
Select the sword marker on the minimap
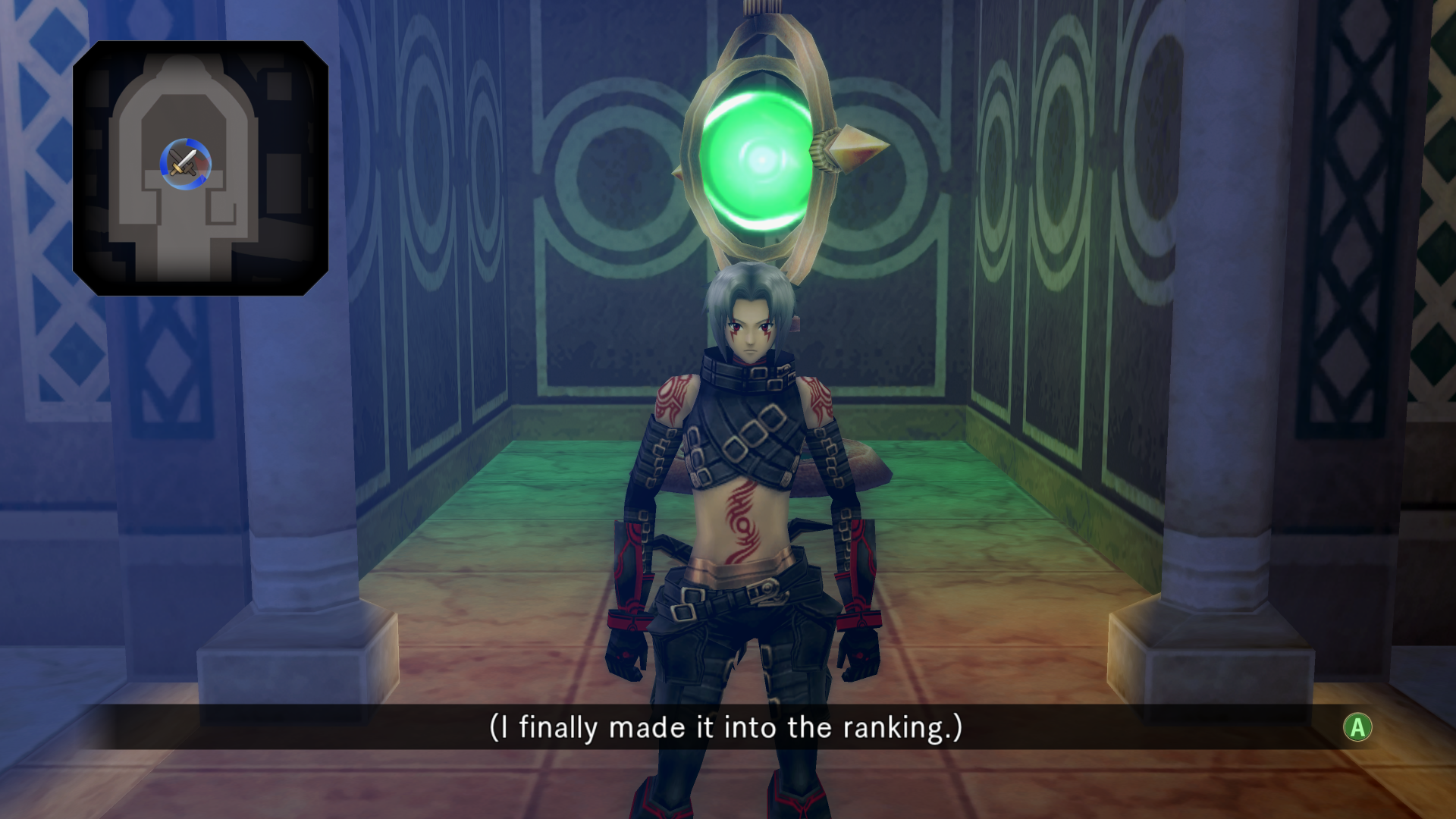pyautogui.click(x=185, y=164)
